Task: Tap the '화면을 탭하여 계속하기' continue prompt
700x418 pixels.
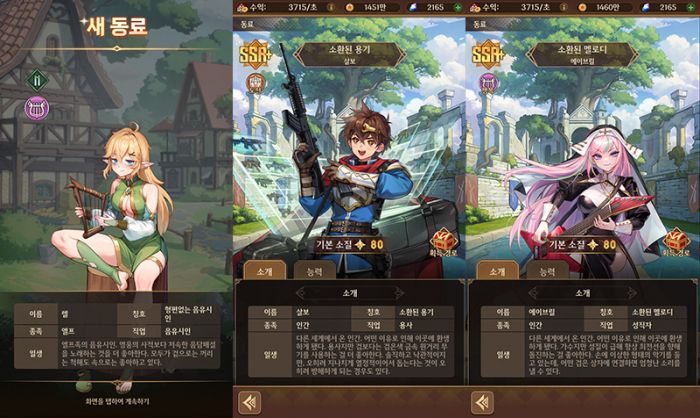Action: click(117, 401)
